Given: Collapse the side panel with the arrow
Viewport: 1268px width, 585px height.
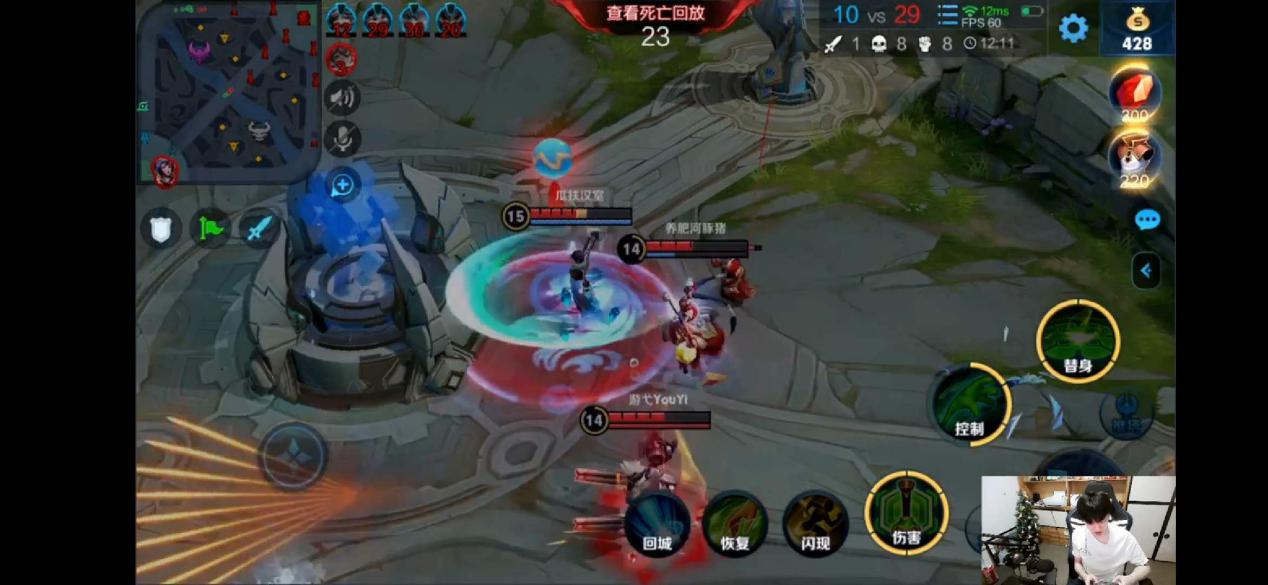Looking at the screenshot, I should [x=1146, y=270].
